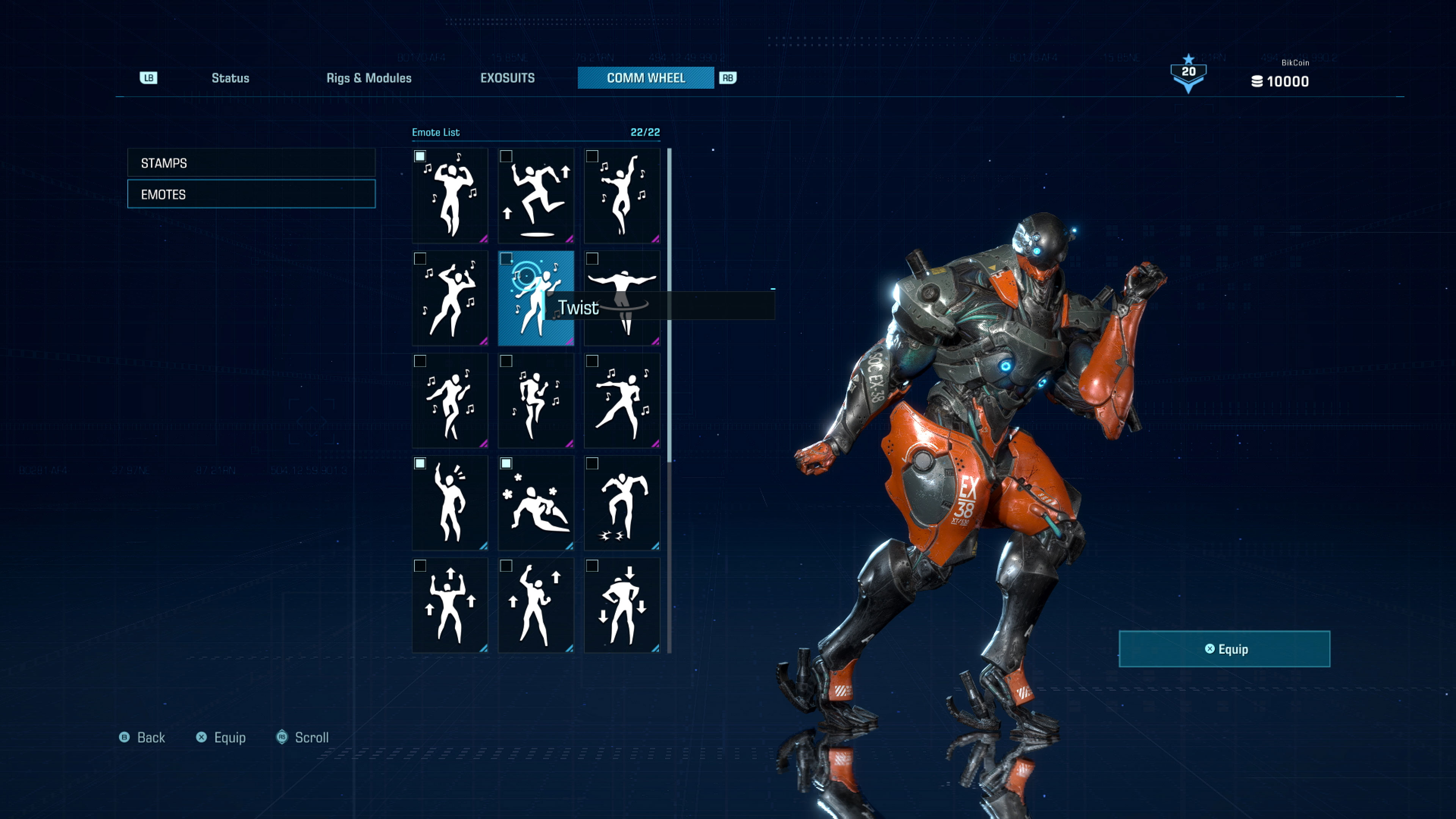Choose the falling down emote with stars
The image size is (1456, 819).
point(536,503)
